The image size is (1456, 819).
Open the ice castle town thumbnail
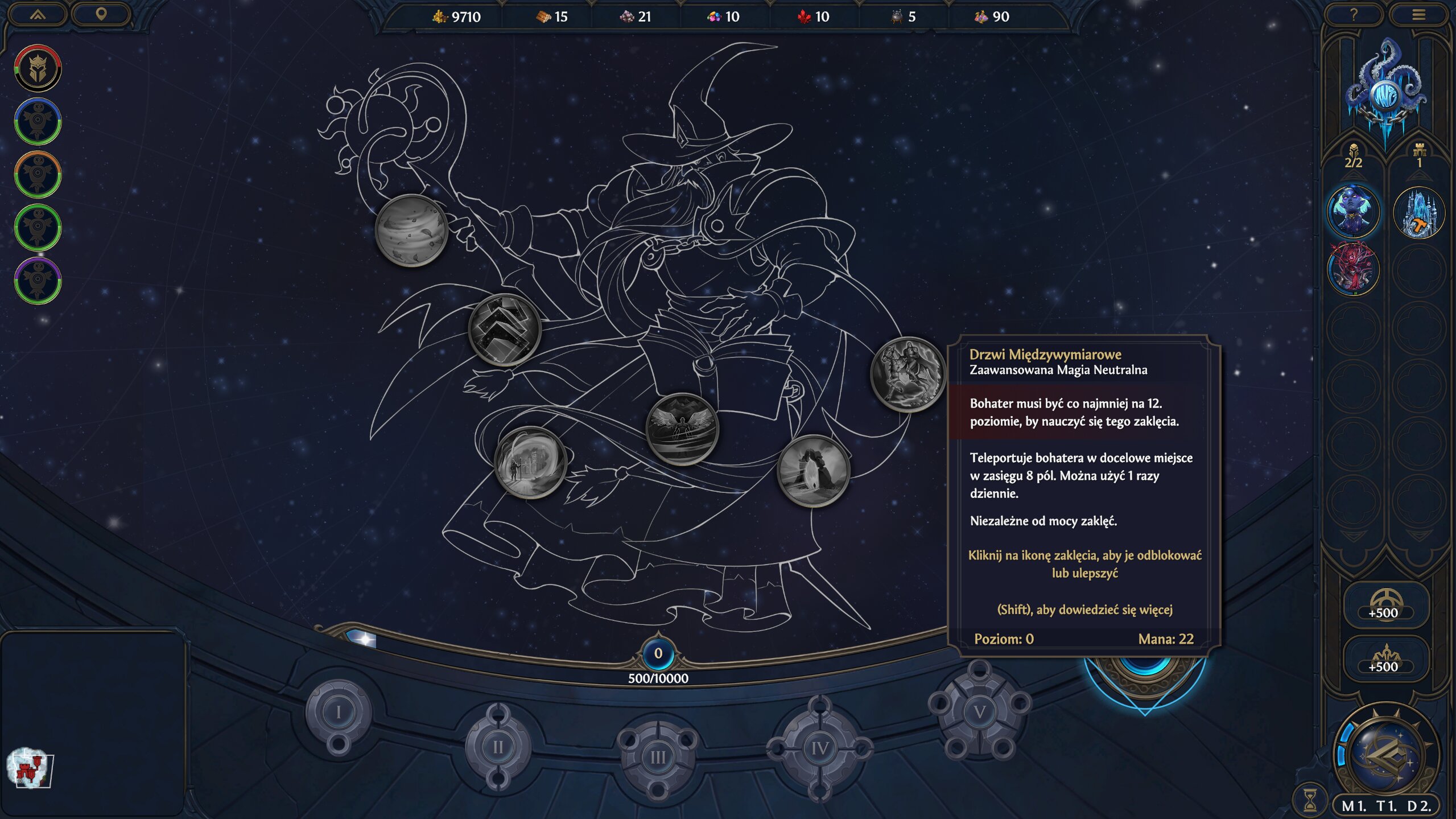click(x=1418, y=212)
